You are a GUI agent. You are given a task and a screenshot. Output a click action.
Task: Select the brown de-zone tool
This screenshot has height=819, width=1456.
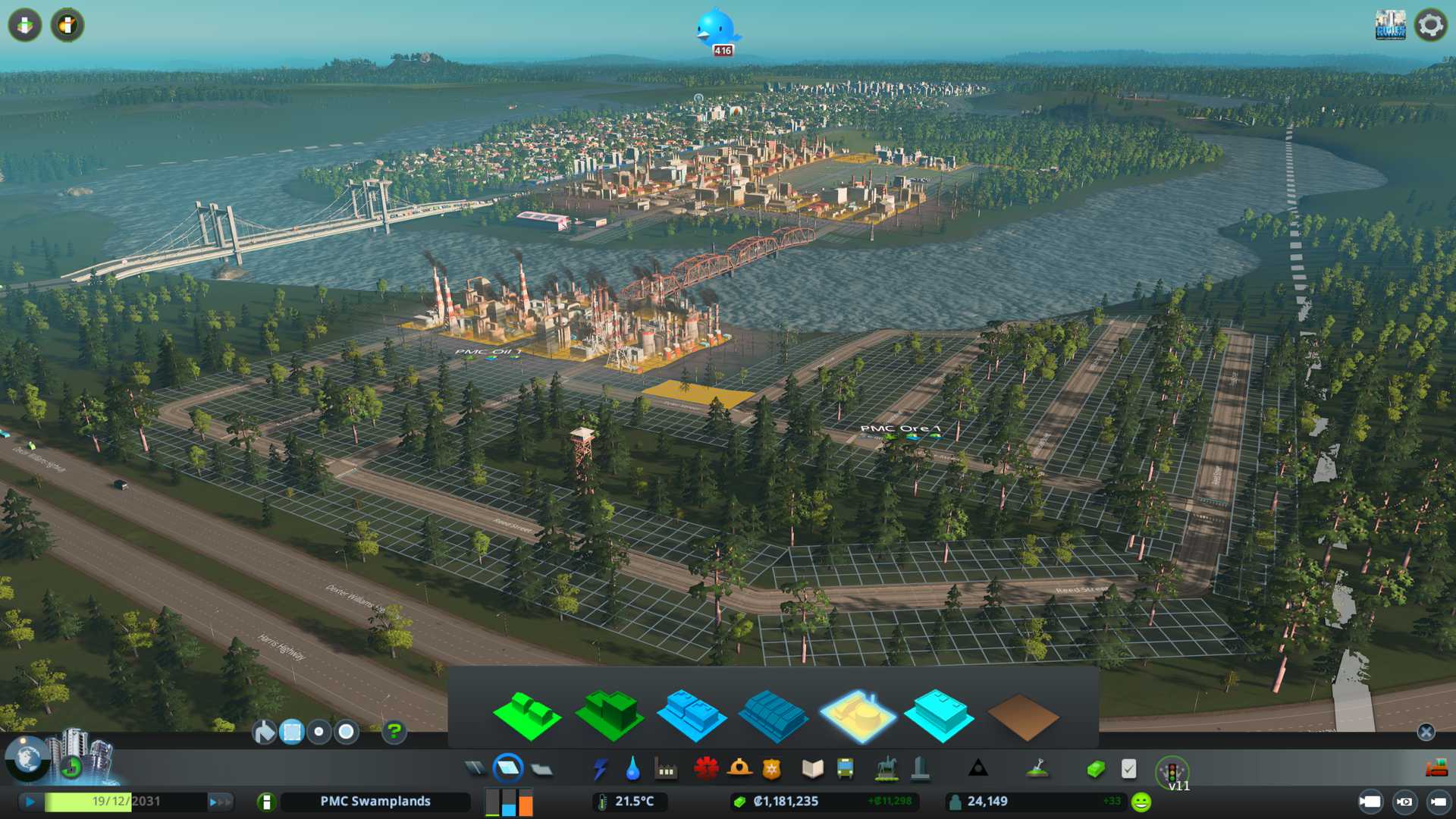click(1022, 717)
